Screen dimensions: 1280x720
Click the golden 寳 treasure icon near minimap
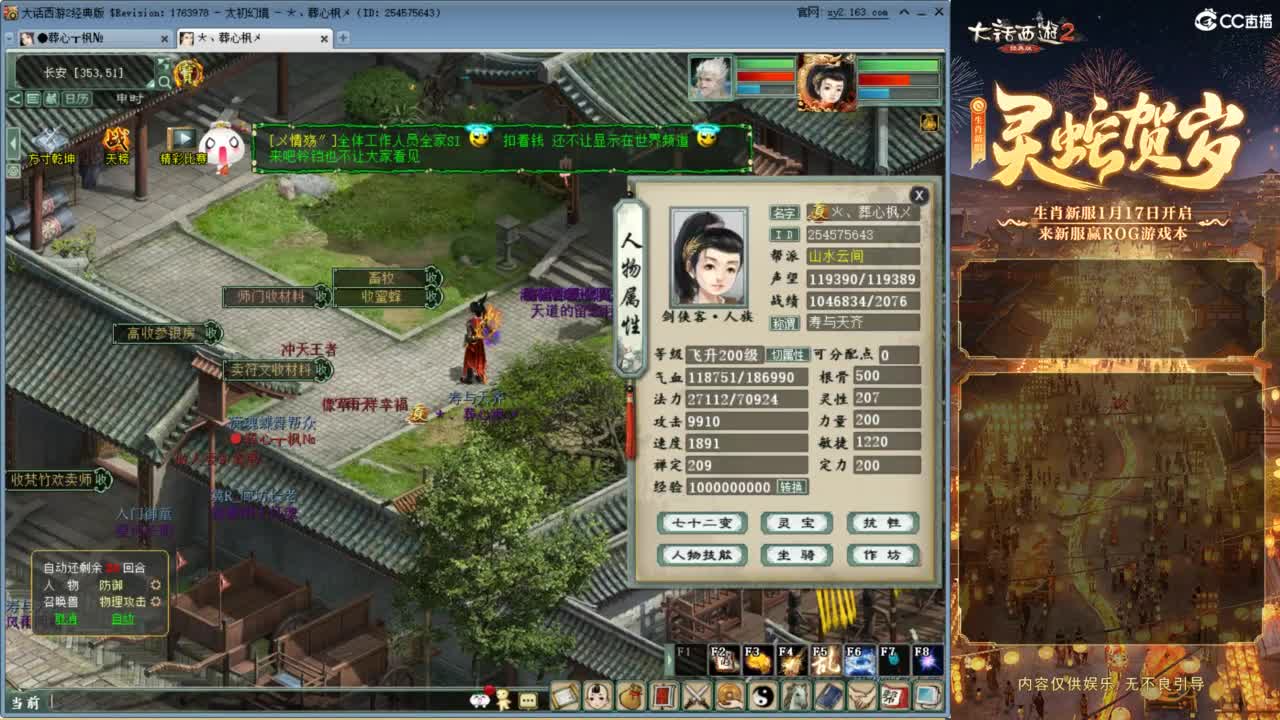(189, 73)
